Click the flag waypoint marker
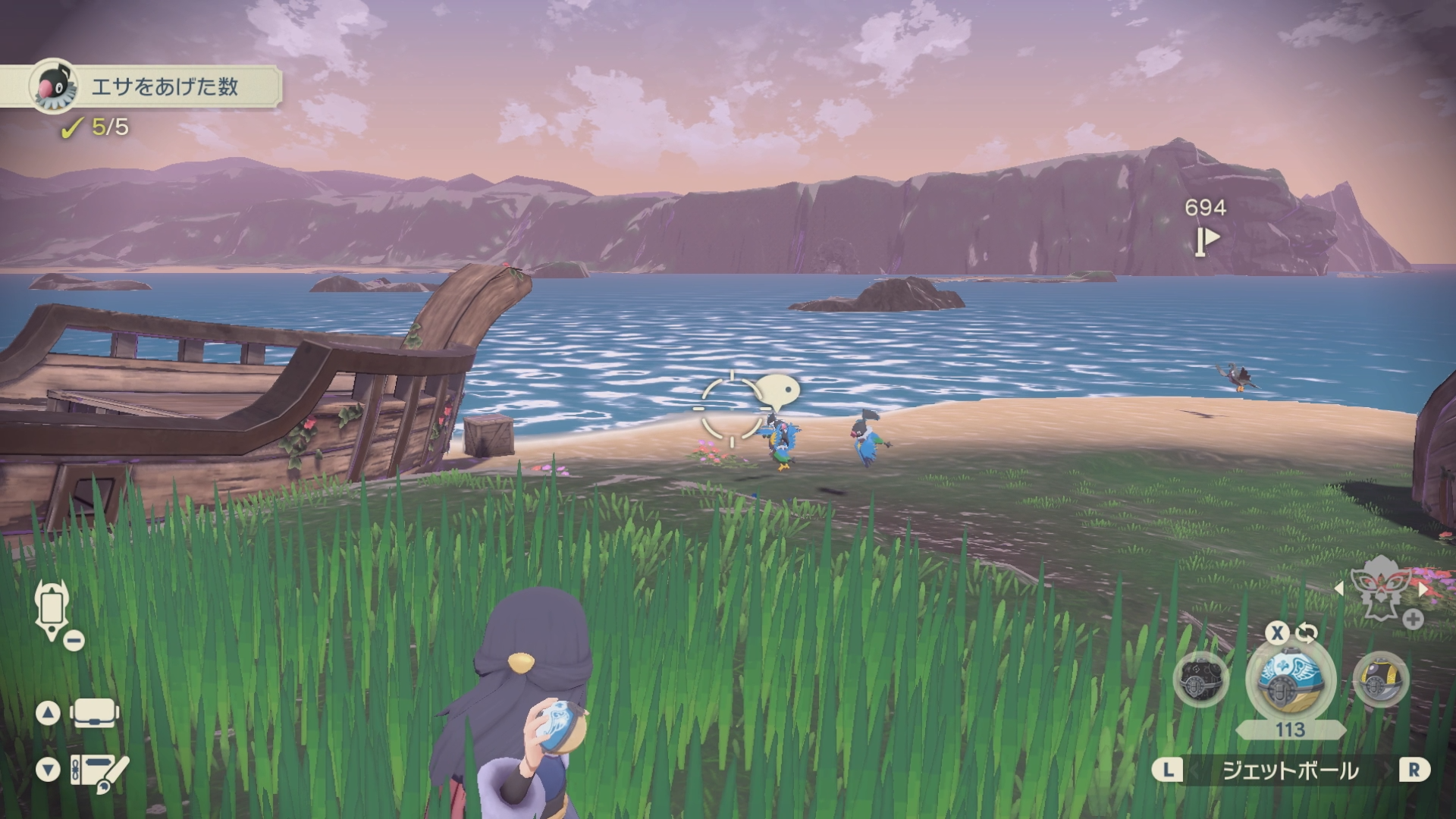 tap(1207, 241)
